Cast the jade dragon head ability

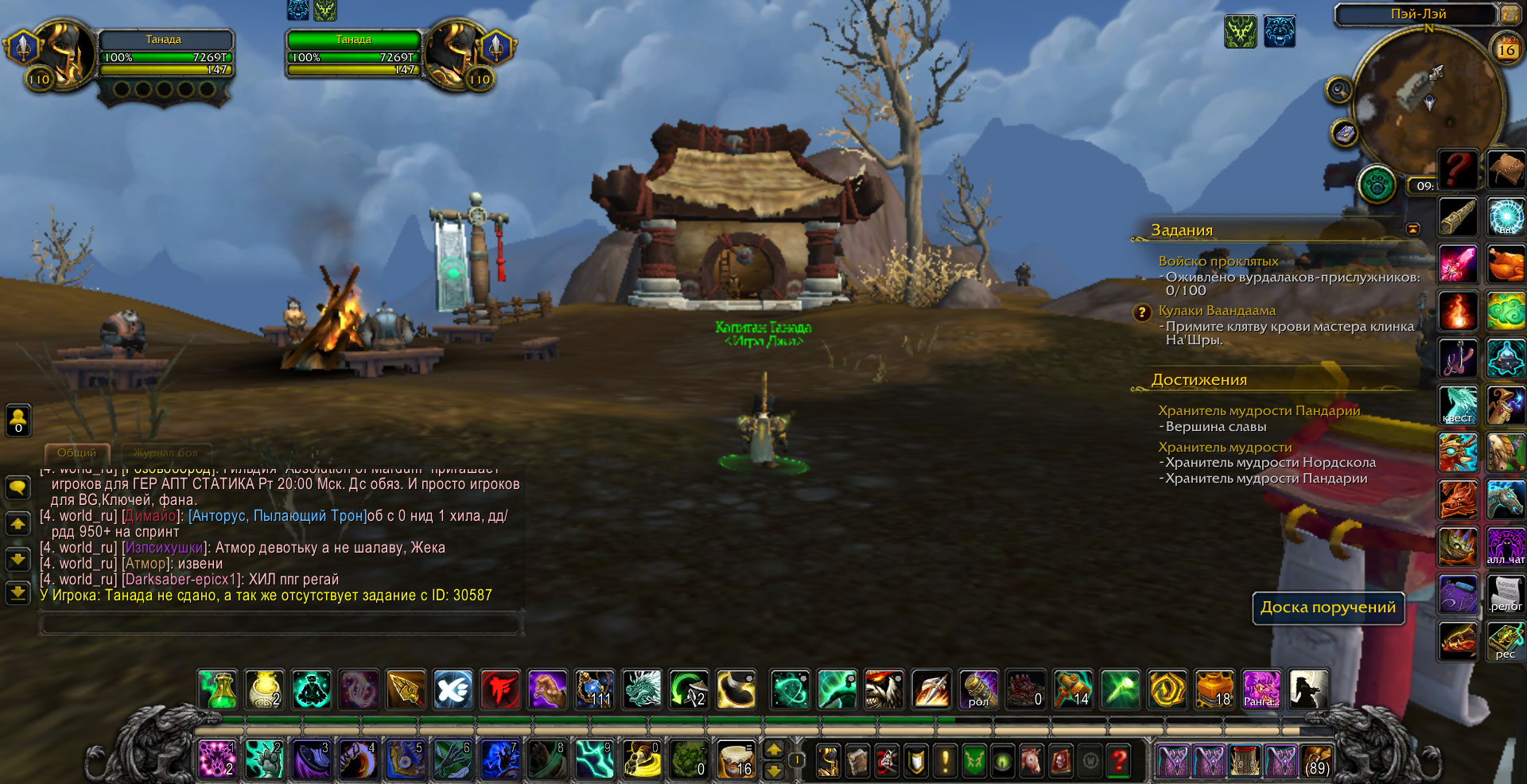[x=642, y=689]
